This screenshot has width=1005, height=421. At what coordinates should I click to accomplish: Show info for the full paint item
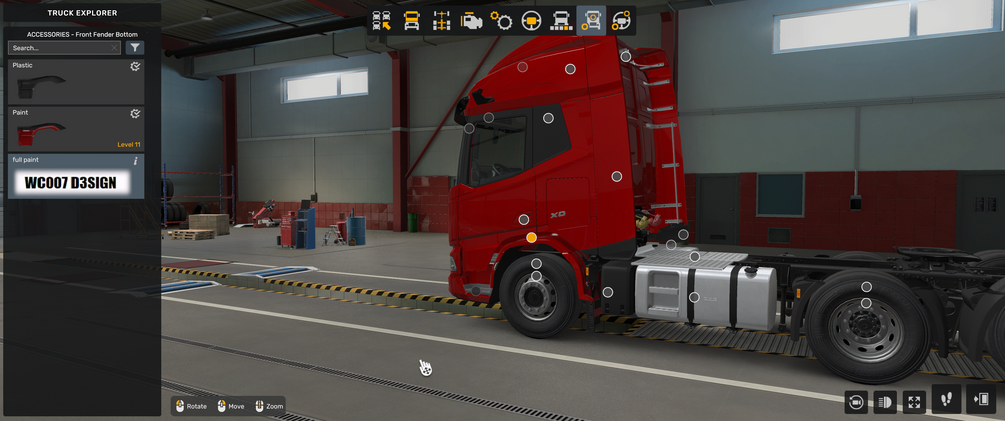point(135,160)
